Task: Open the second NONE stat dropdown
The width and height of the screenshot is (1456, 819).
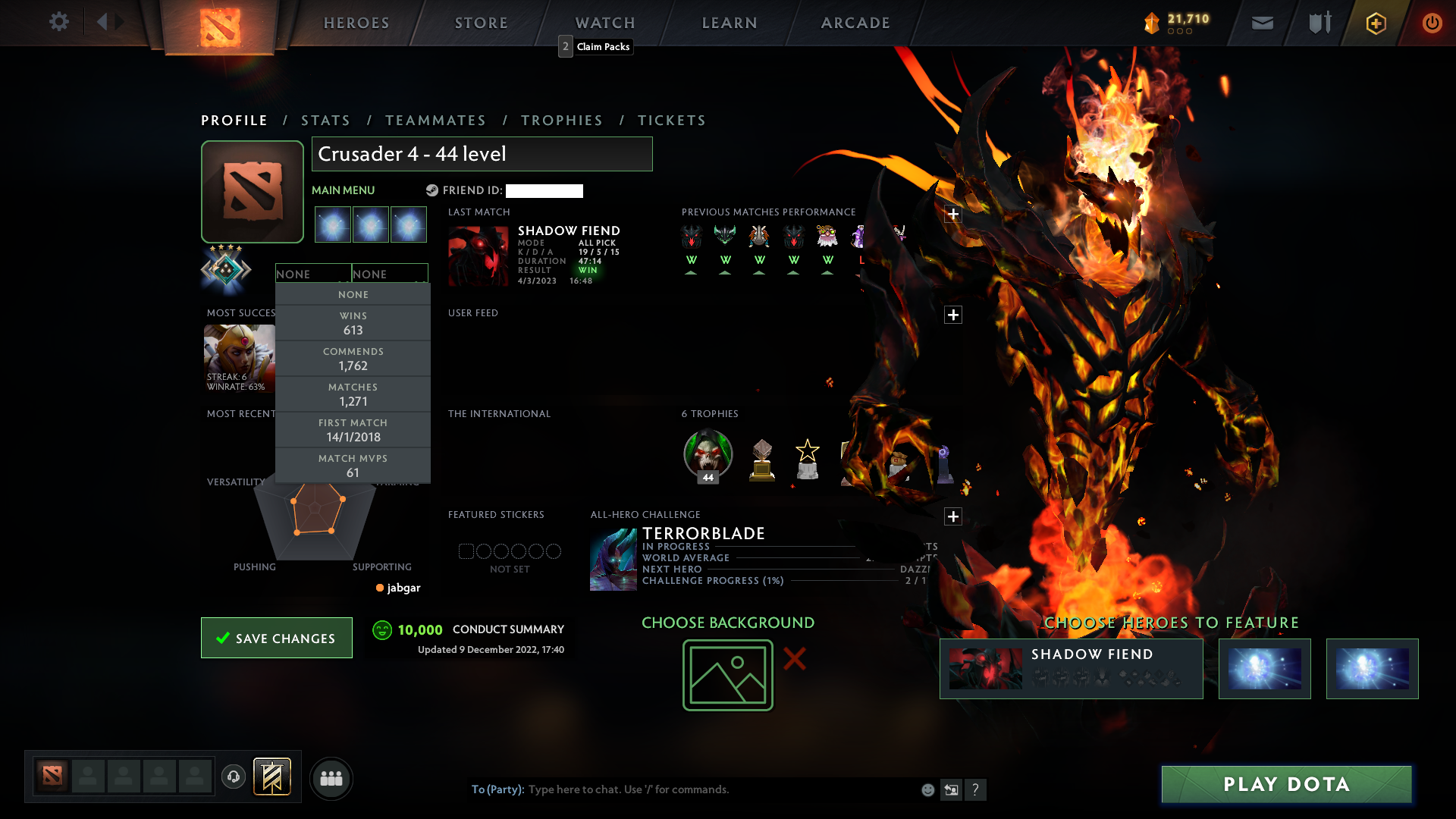Action: click(390, 273)
